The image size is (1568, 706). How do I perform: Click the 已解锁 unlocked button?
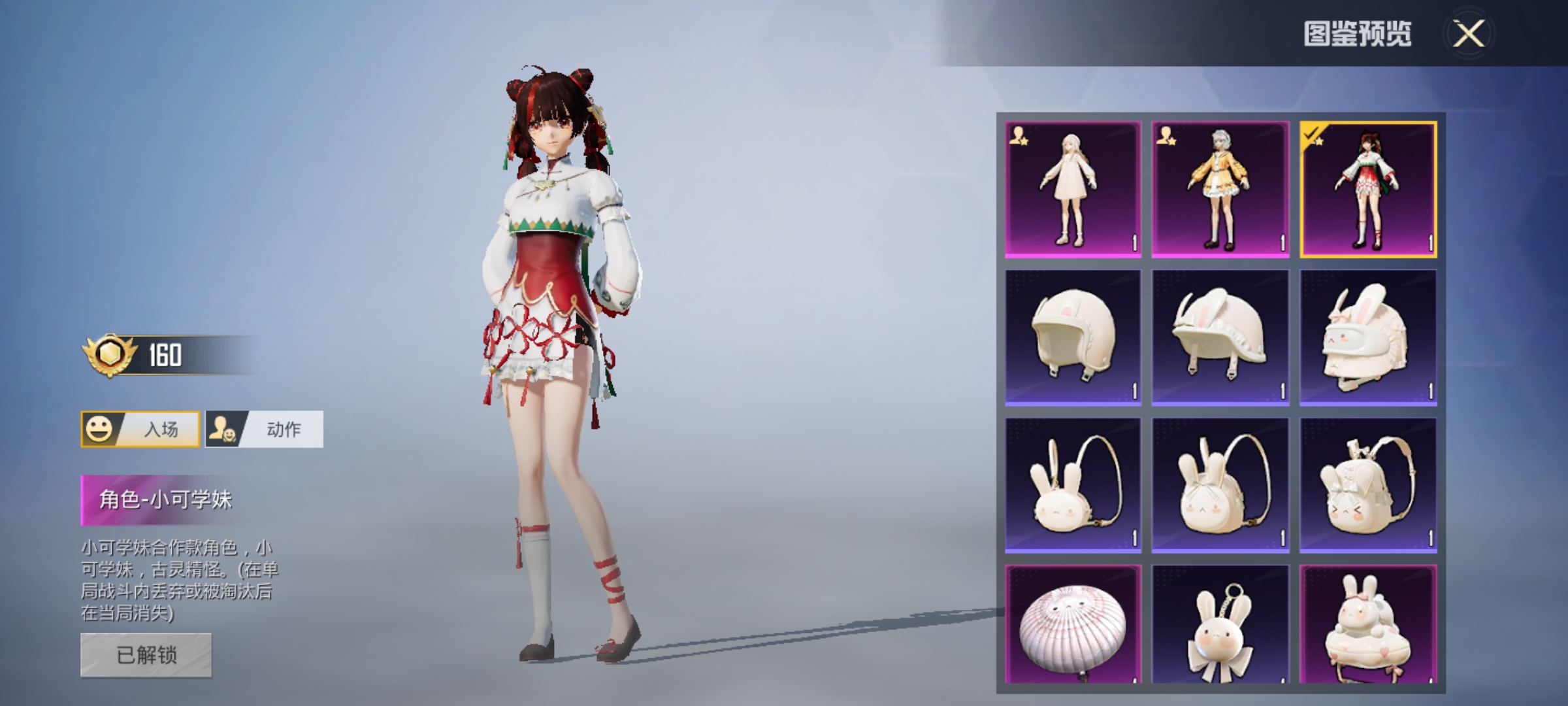tap(146, 654)
